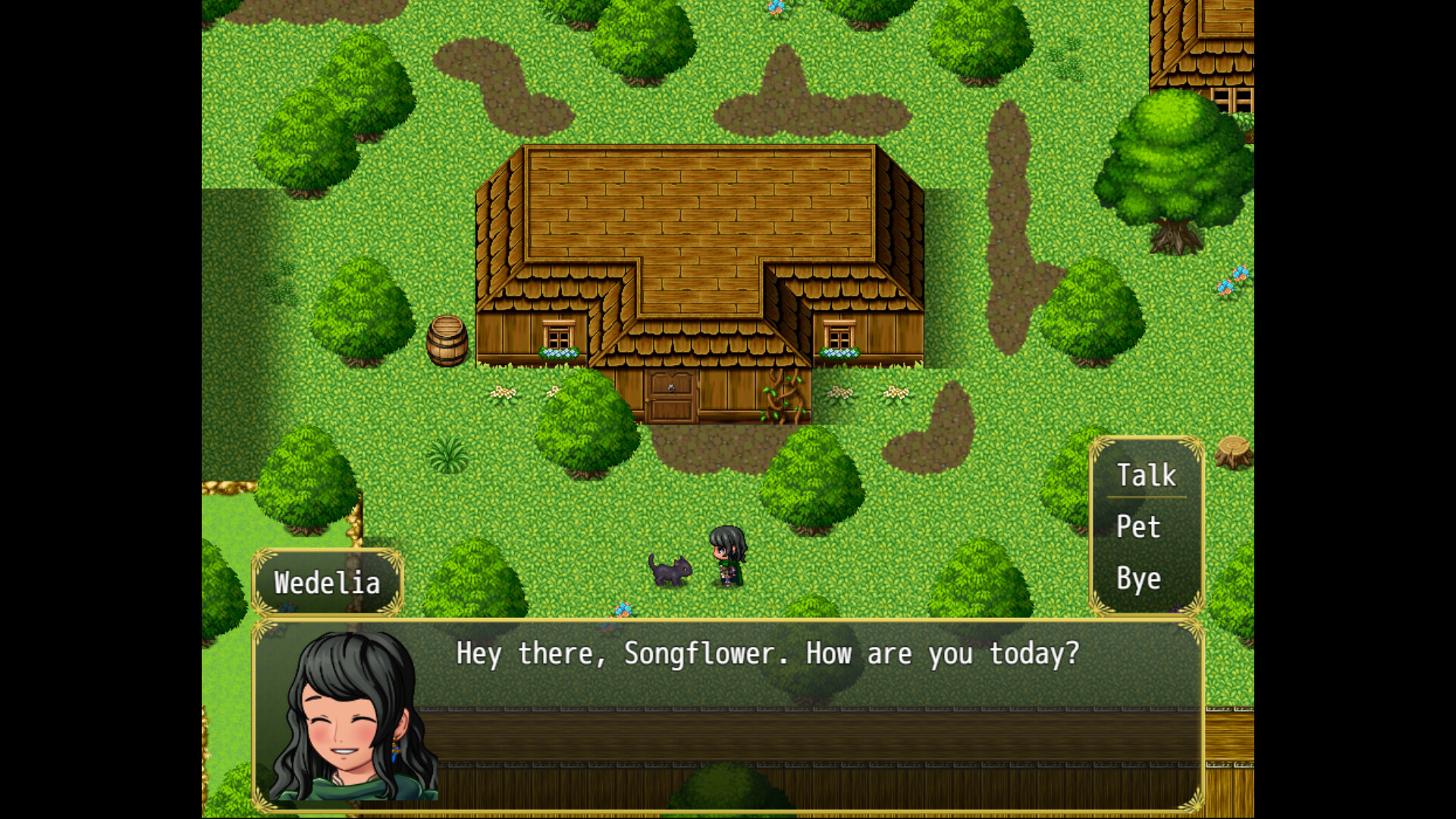The width and height of the screenshot is (1456, 819).
Task: Choose Bye to end the conversation
Action: pos(1137,579)
